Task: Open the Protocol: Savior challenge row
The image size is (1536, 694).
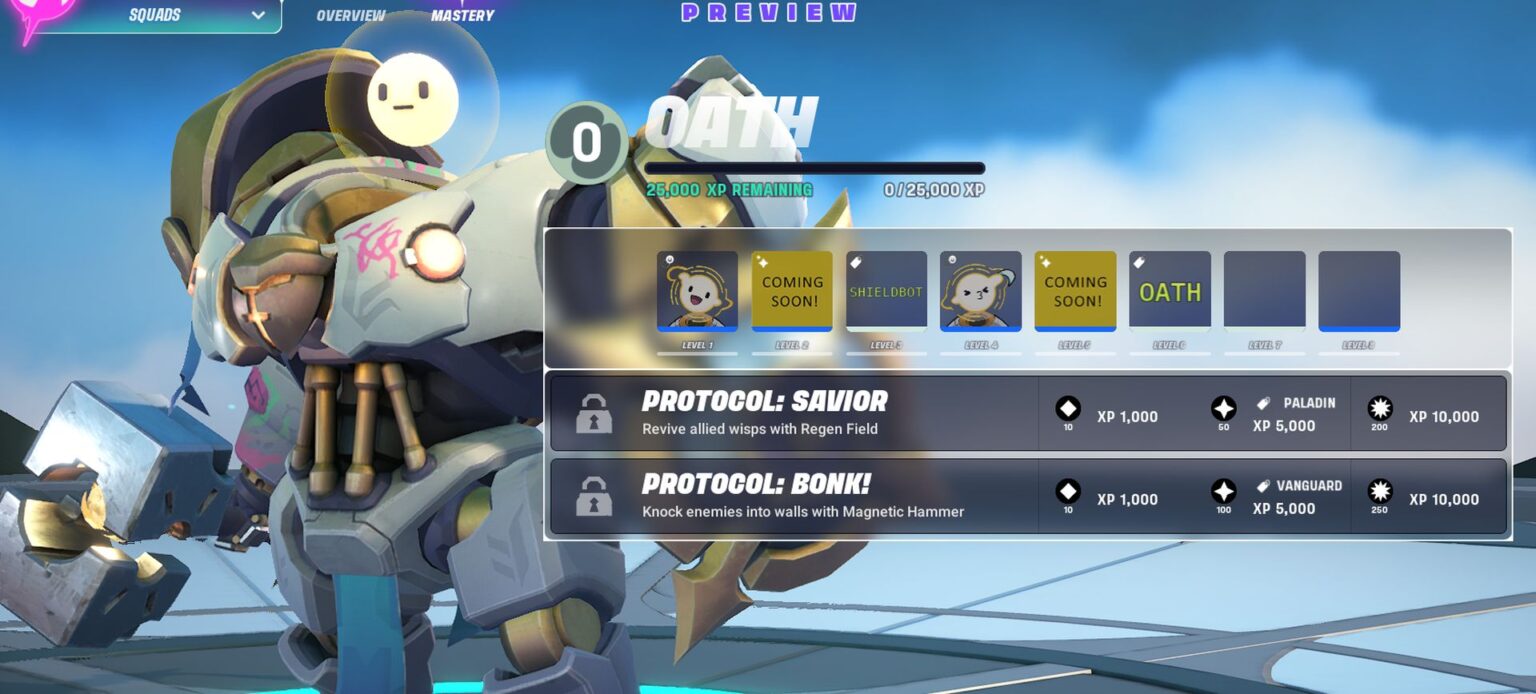Action: 790,413
